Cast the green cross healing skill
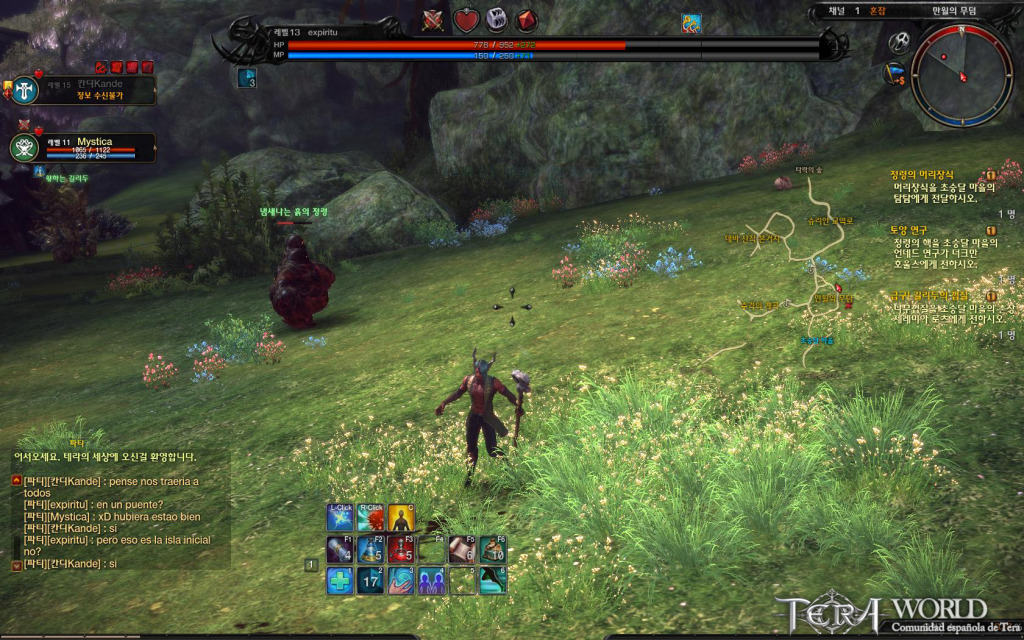Viewport: 1024px width, 640px height. [x=340, y=580]
